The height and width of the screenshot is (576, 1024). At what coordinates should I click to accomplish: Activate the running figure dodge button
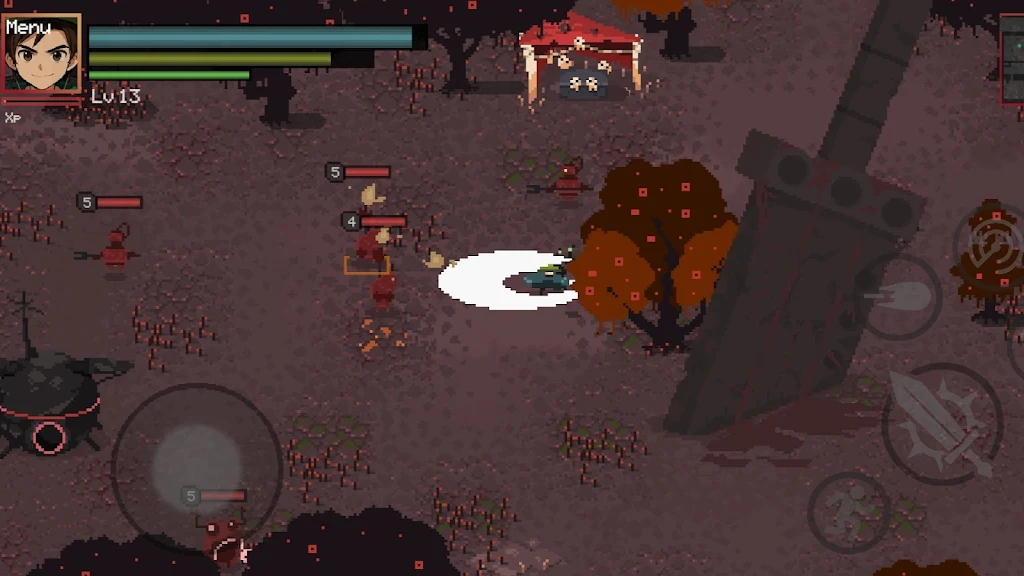point(849,512)
